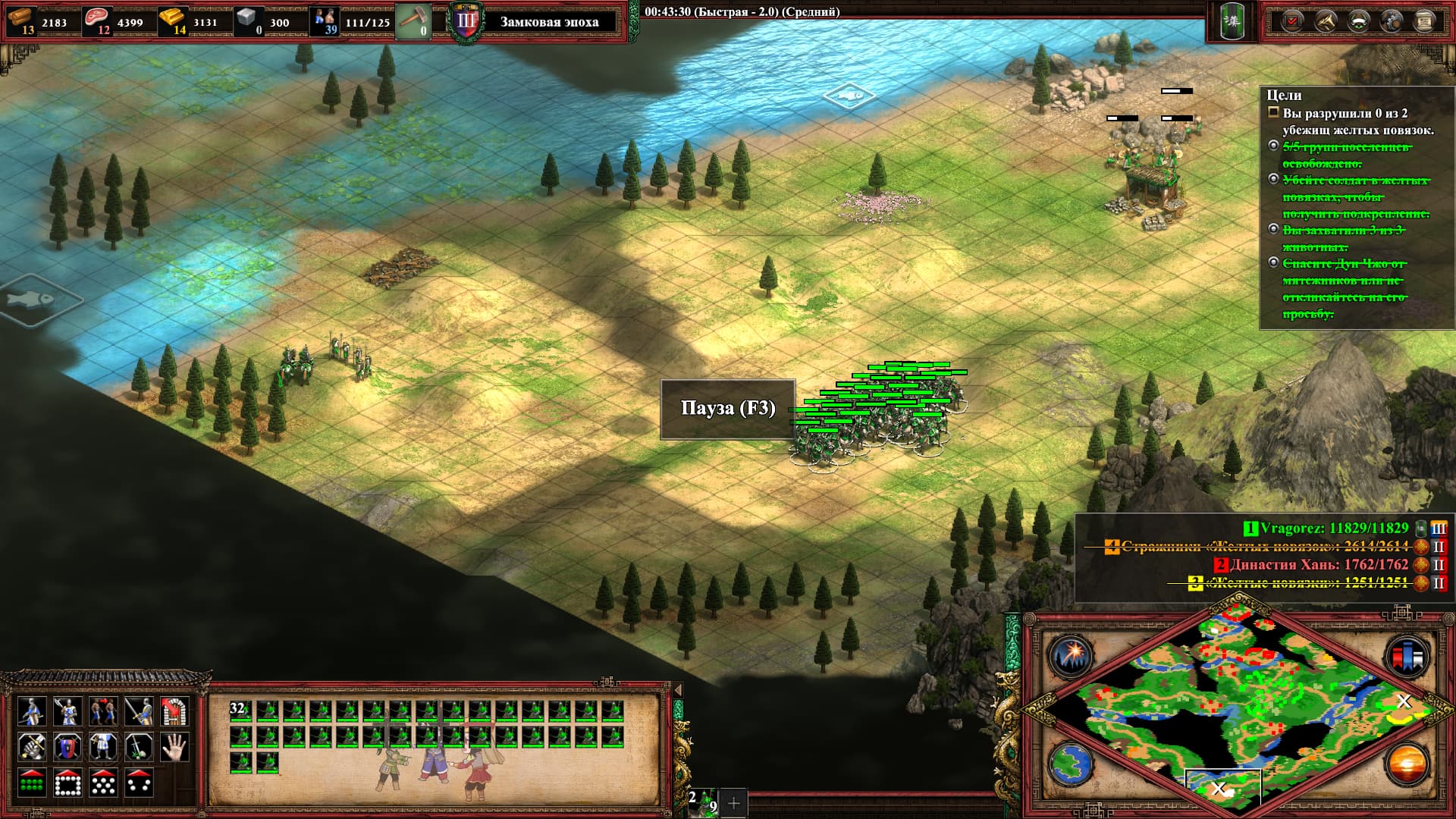Set the defensive stance shield icon
Screen dimensions: 1456x819
tap(67, 747)
